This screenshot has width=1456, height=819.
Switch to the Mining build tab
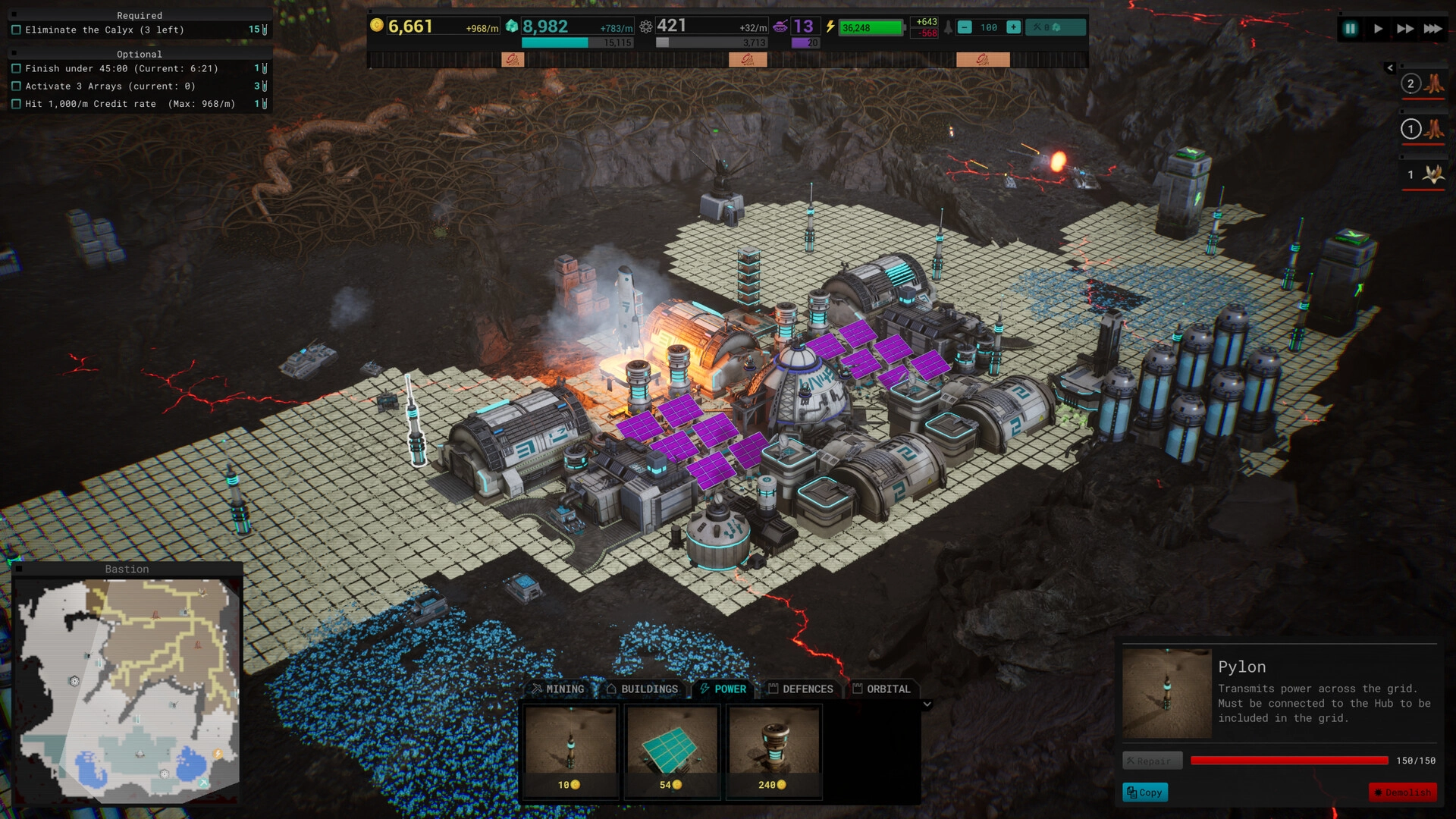point(558,689)
